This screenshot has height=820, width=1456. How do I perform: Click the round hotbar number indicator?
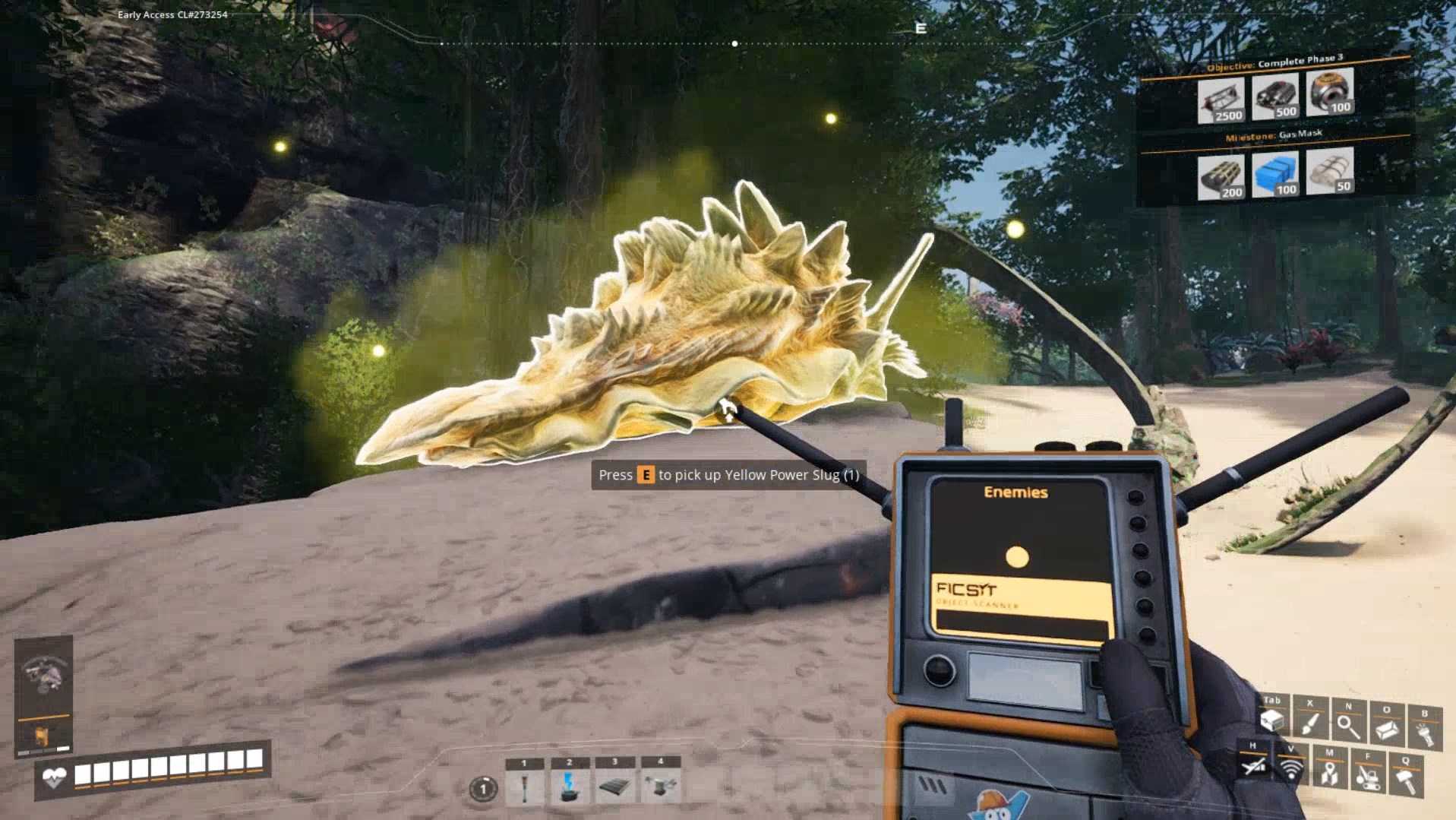point(482,789)
